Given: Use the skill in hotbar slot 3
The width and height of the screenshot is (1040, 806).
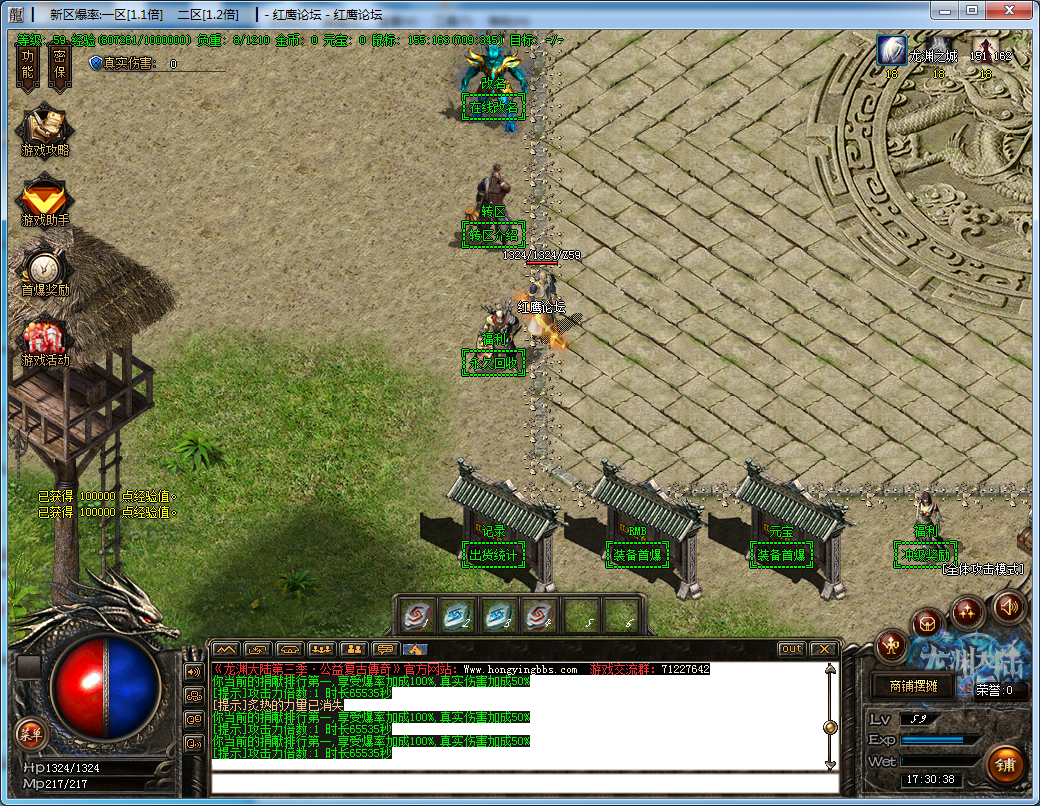Looking at the screenshot, I should [x=499, y=616].
